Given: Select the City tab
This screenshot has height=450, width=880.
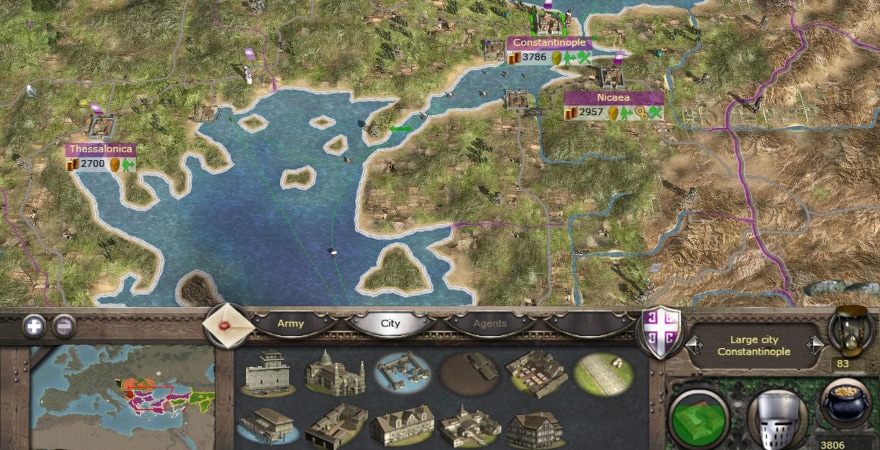Looking at the screenshot, I should [389, 324].
